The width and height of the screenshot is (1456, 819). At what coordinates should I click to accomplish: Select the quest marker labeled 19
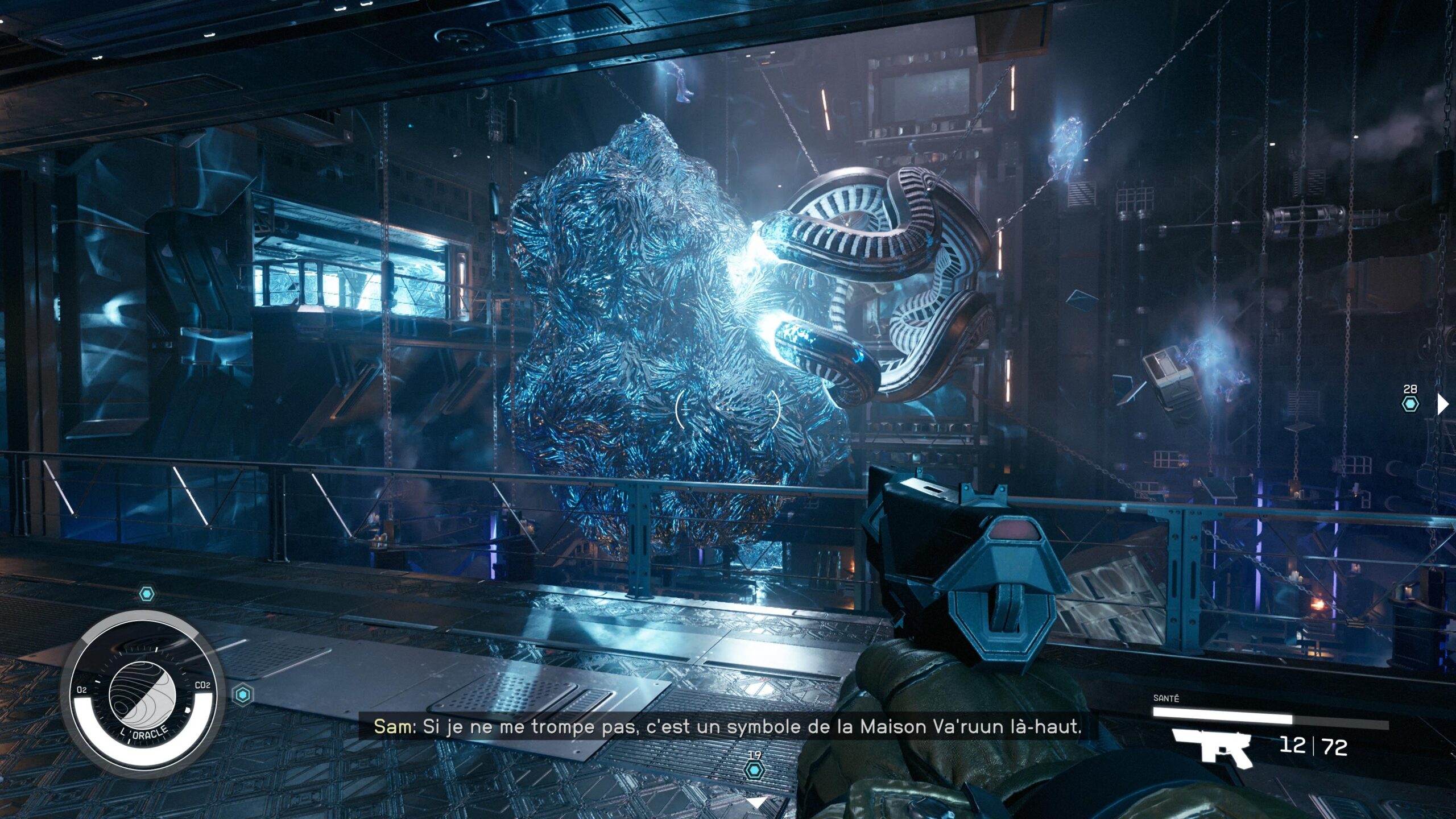(x=754, y=770)
